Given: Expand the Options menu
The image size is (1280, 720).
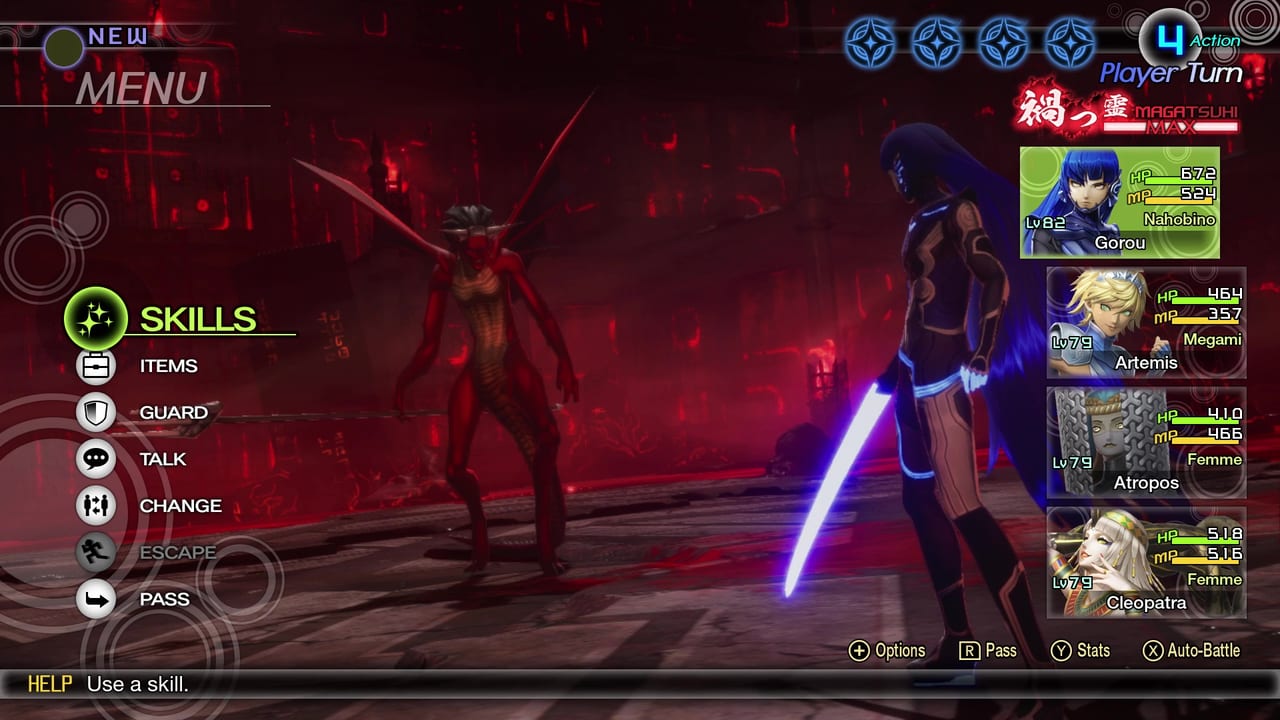Looking at the screenshot, I should (x=888, y=651).
